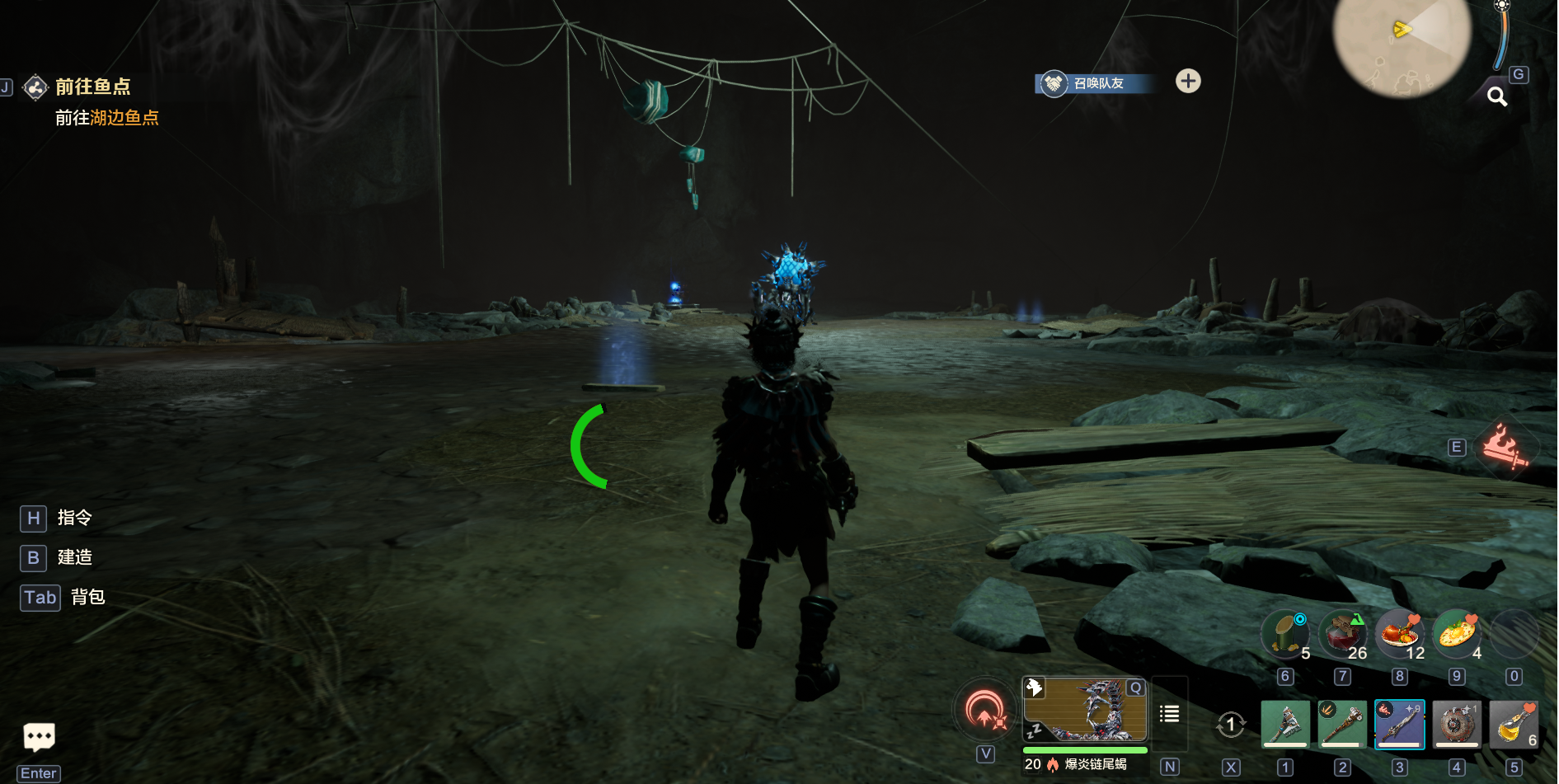The width and height of the screenshot is (1559, 784).
Task: Select the axe in hotbar slot 1
Action: click(x=1285, y=725)
